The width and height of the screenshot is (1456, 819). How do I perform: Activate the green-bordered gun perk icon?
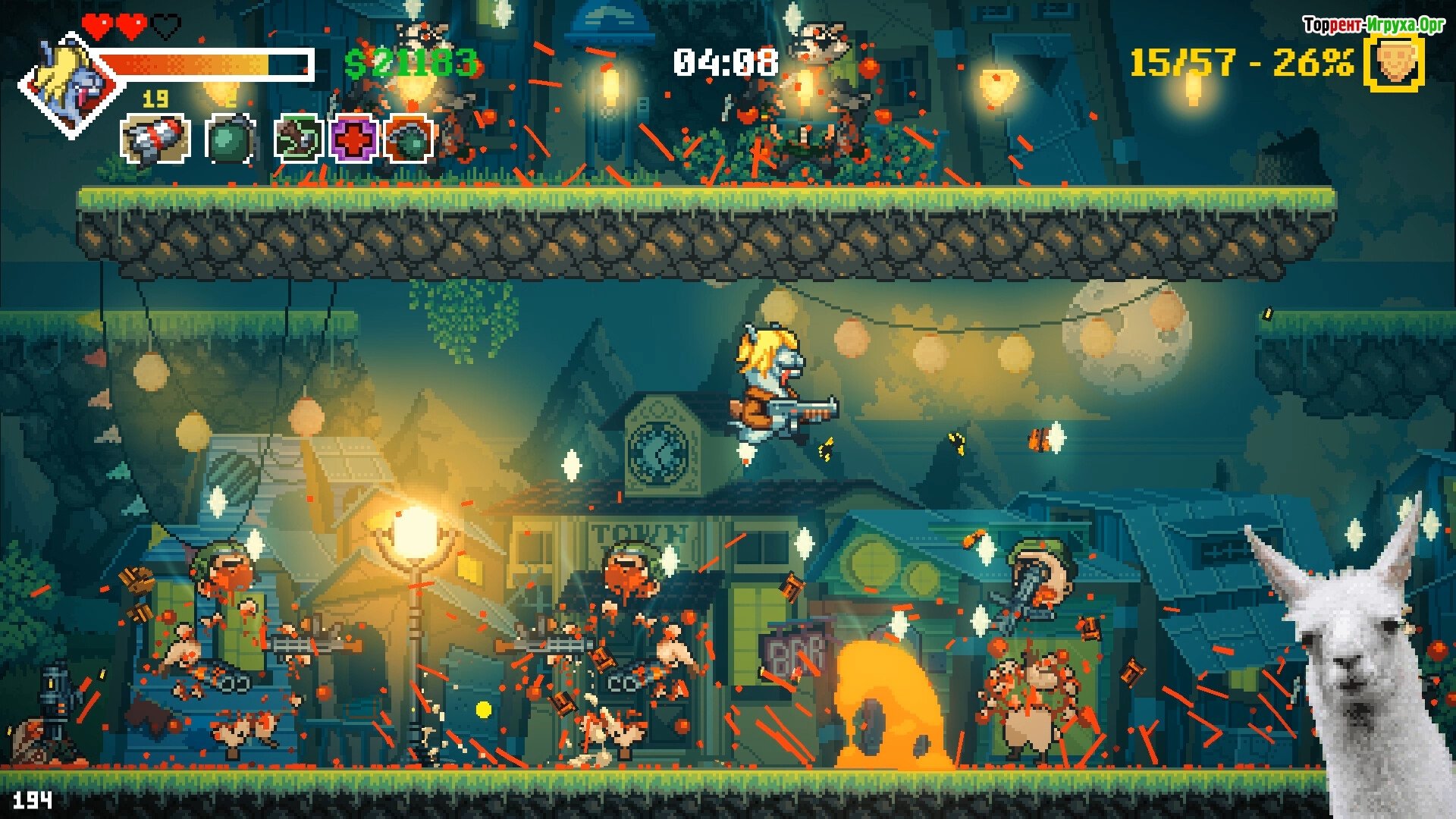click(298, 139)
